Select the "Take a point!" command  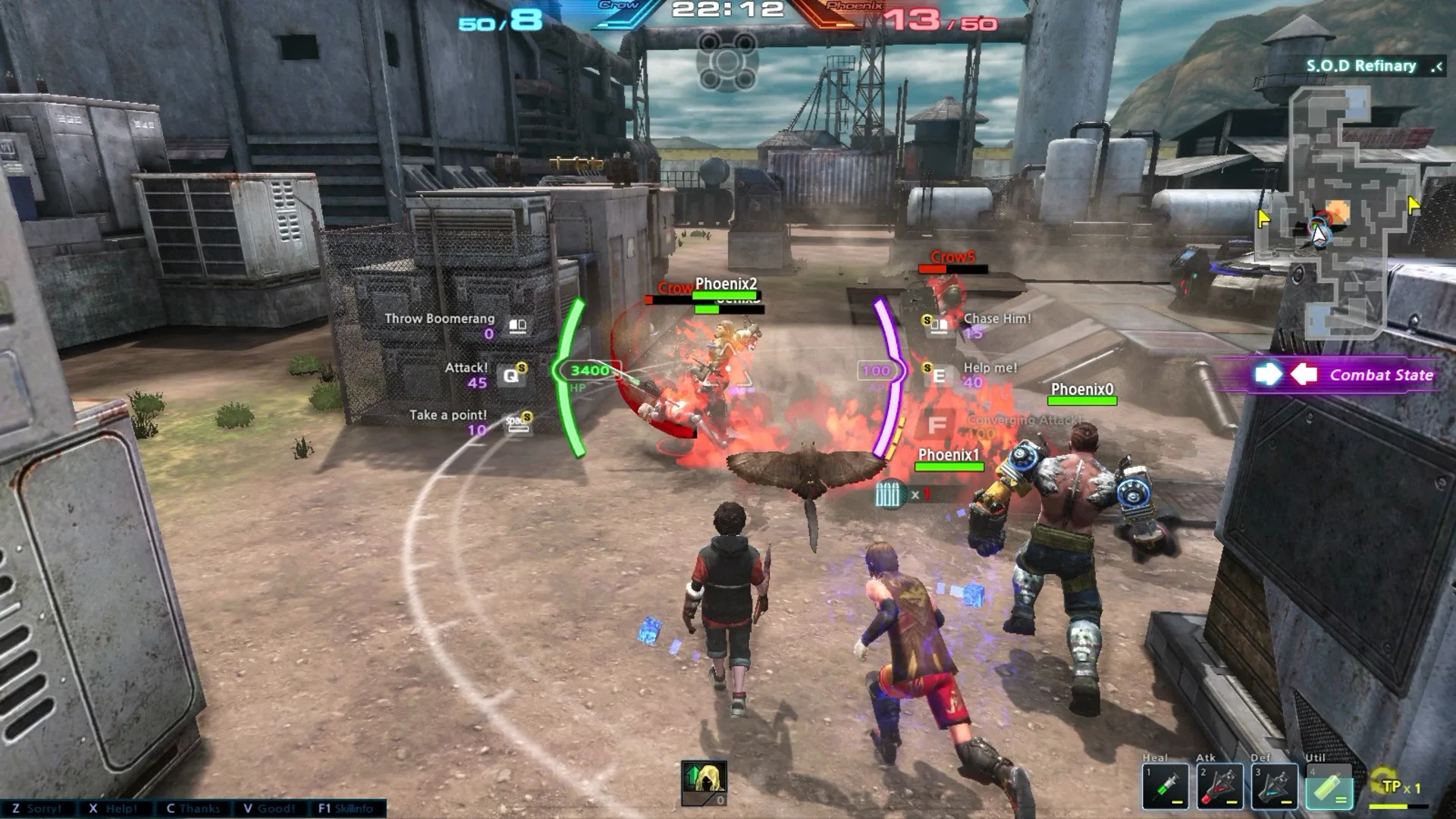pyautogui.click(x=518, y=424)
